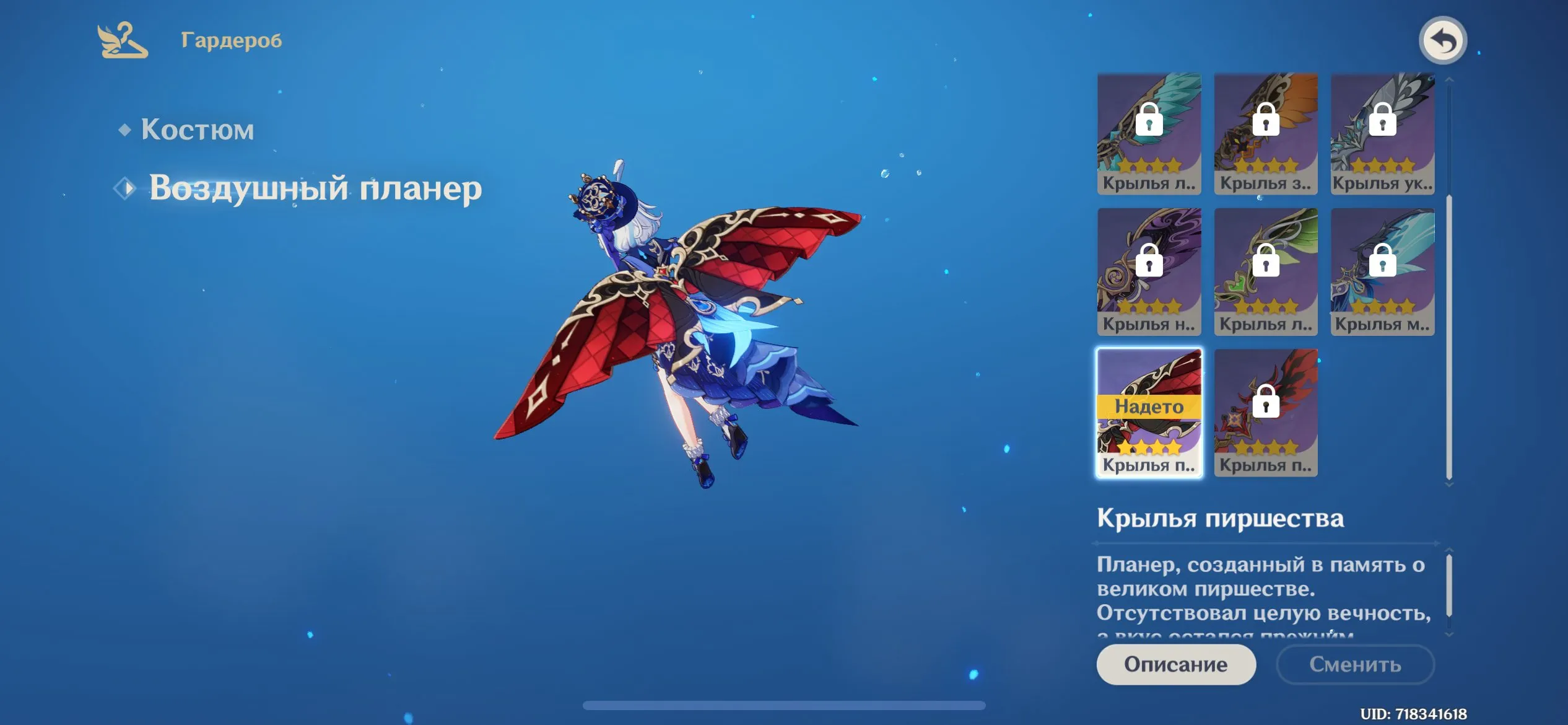Pick the locked light-blue feather wings tile

(1382, 272)
